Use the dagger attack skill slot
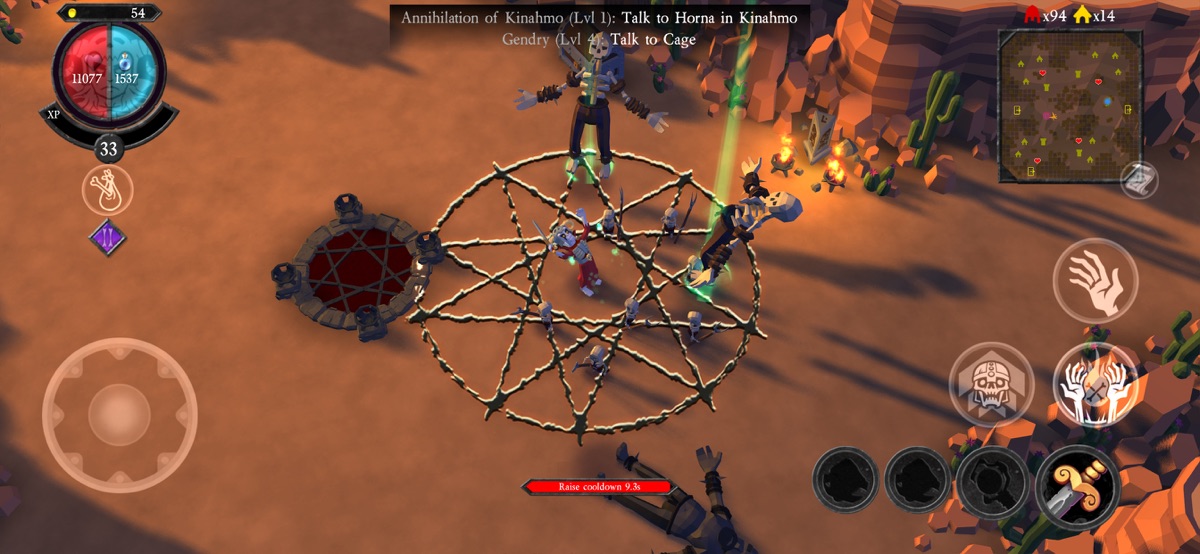The height and width of the screenshot is (554, 1200). point(1077,487)
